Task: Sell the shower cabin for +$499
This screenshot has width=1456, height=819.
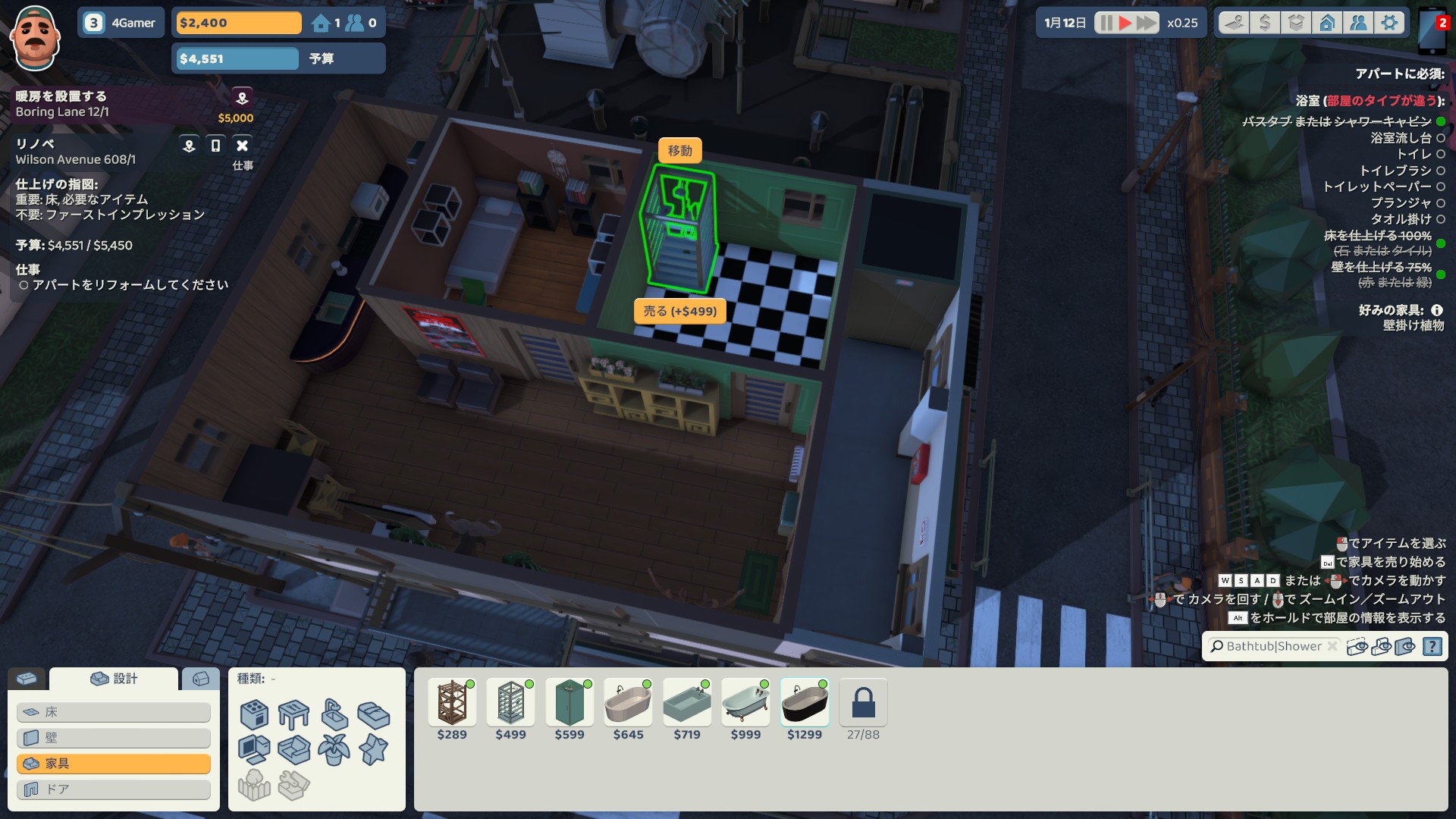Action: click(679, 311)
